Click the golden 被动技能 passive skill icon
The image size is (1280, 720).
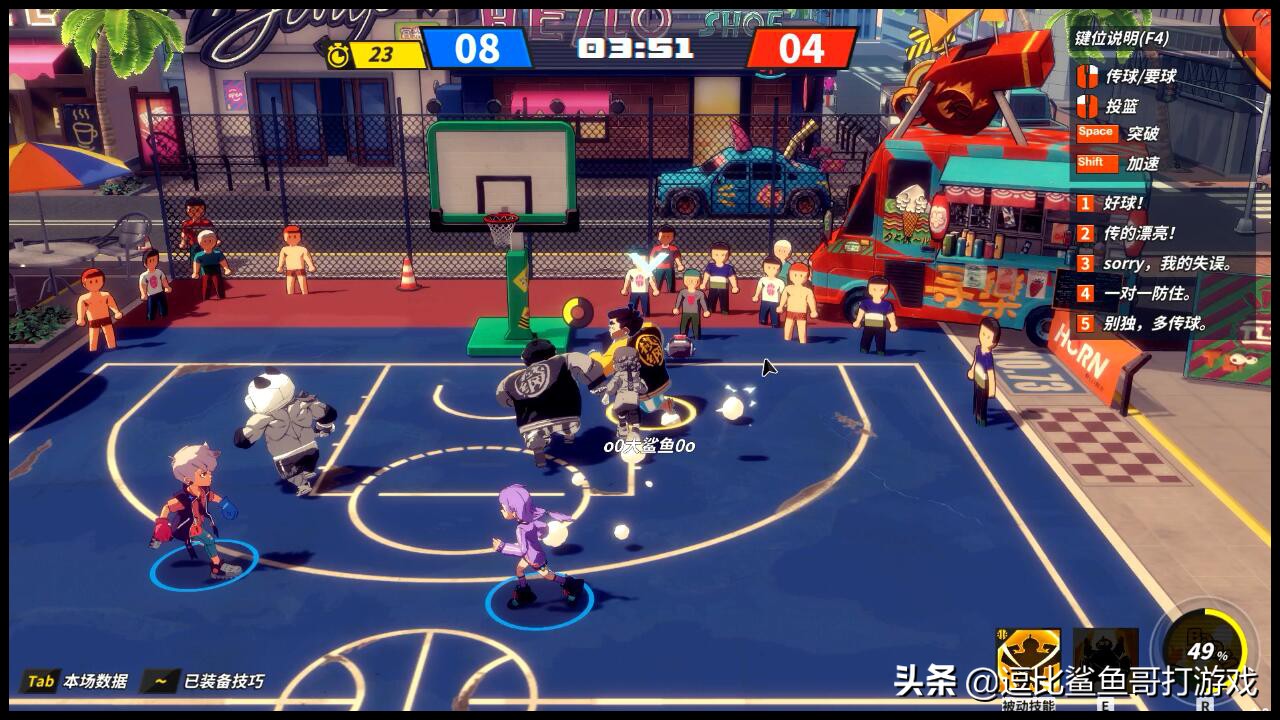(1029, 660)
